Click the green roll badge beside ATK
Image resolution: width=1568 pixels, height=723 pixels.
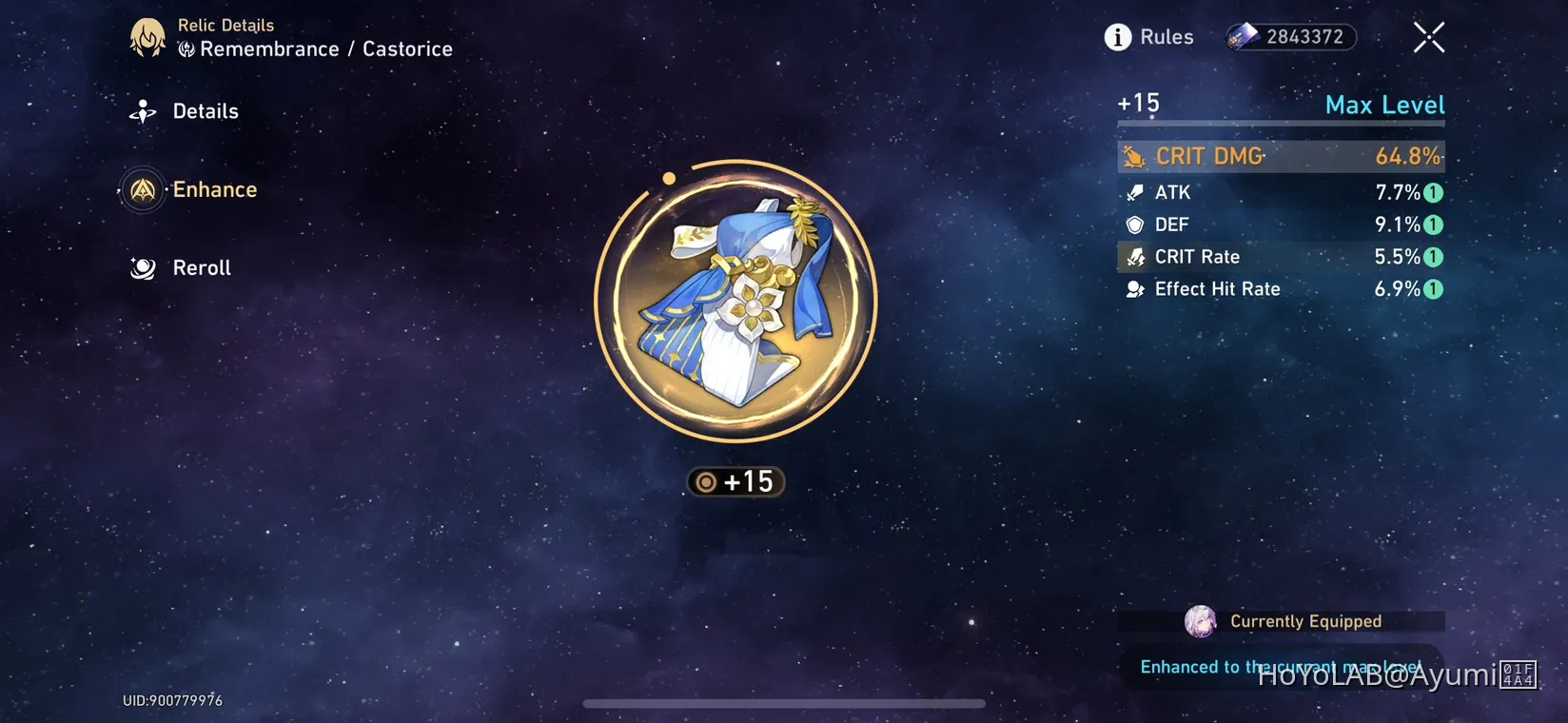[x=1434, y=192]
